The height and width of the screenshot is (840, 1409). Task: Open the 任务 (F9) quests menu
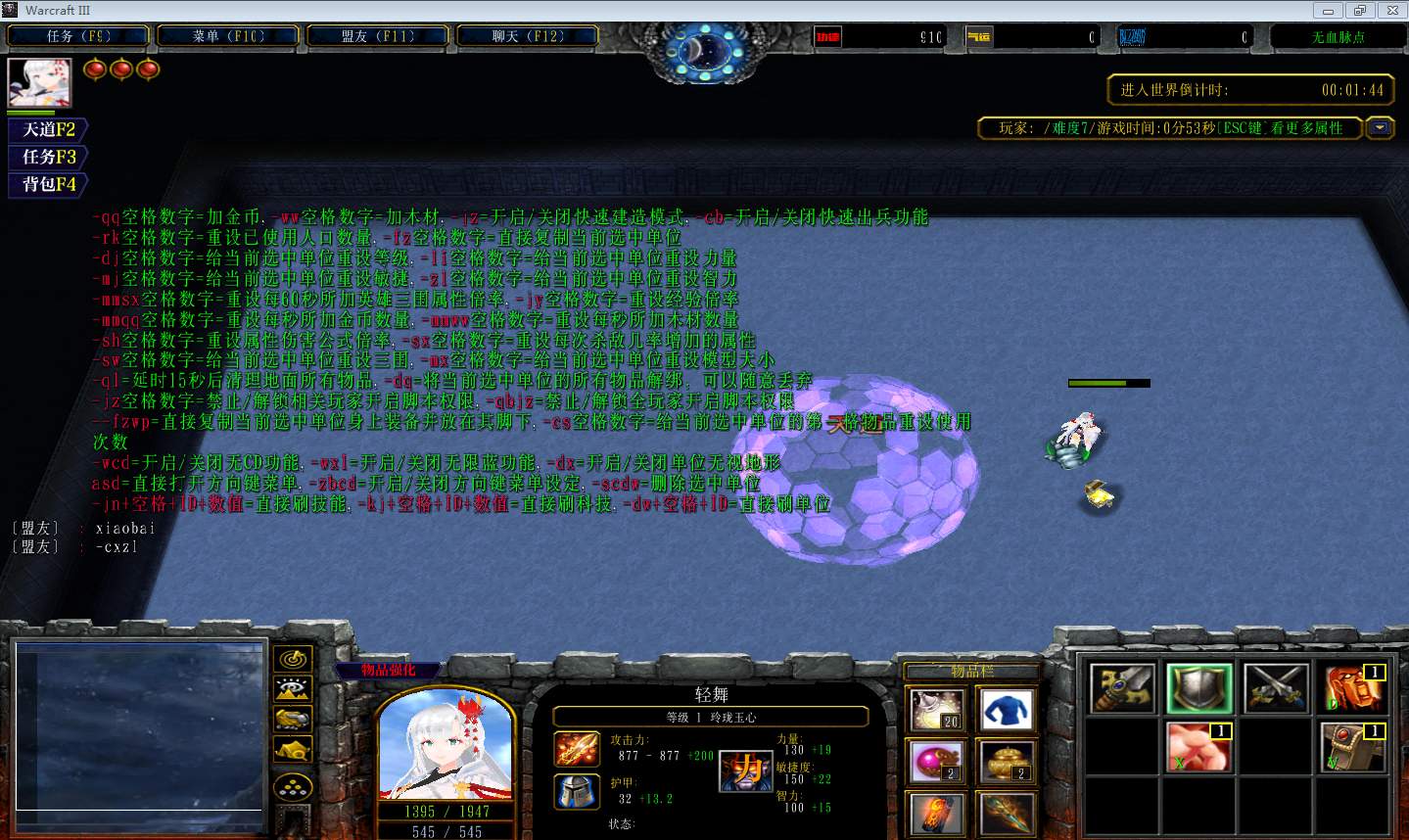(x=78, y=36)
